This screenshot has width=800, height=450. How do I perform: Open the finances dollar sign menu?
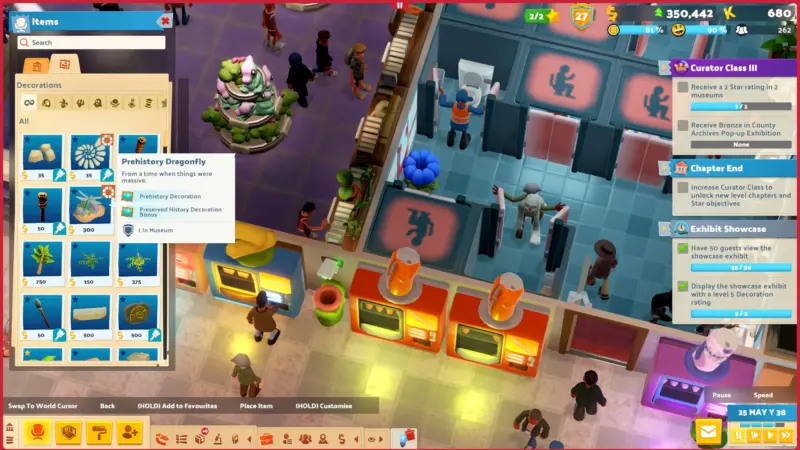tap(343, 438)
